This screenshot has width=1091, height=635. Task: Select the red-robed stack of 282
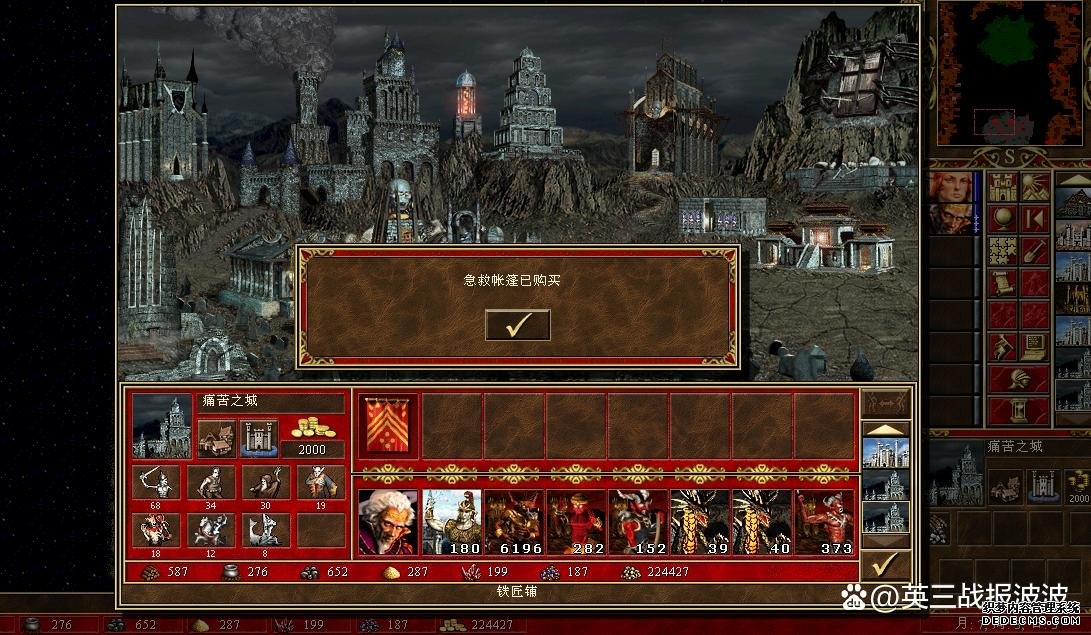pyautogui.click(x=575, y=522)
